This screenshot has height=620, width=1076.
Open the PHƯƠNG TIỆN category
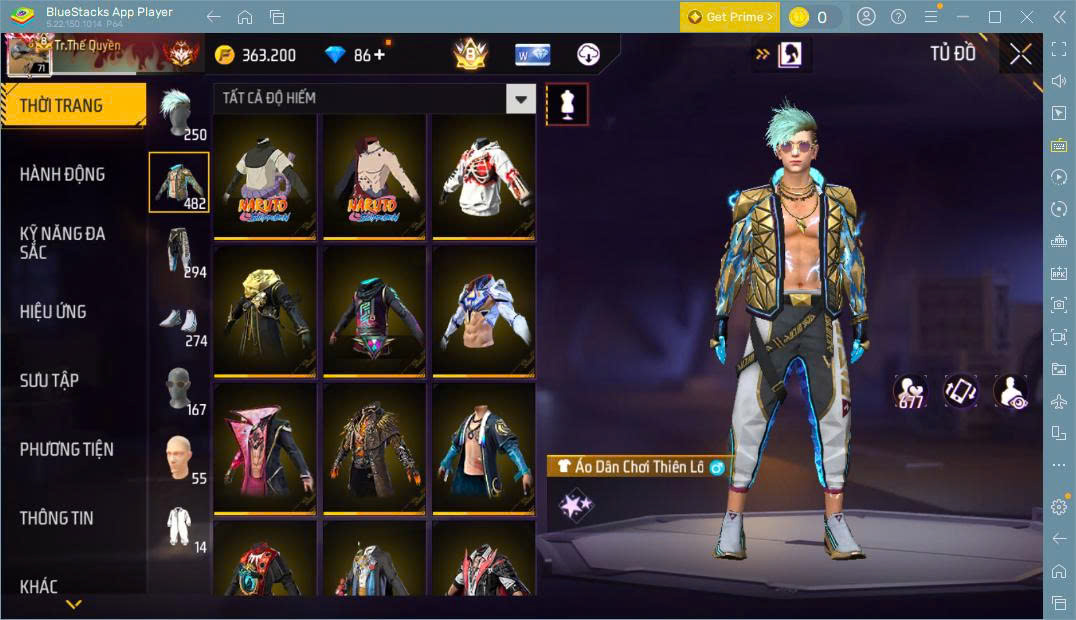point(66,449)
